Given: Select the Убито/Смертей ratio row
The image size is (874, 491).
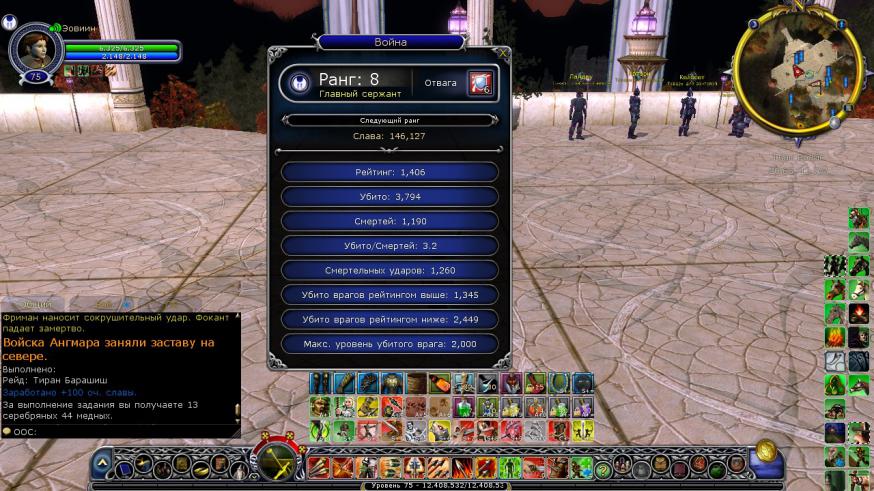Looking at the screenshot, I should 390,246.
